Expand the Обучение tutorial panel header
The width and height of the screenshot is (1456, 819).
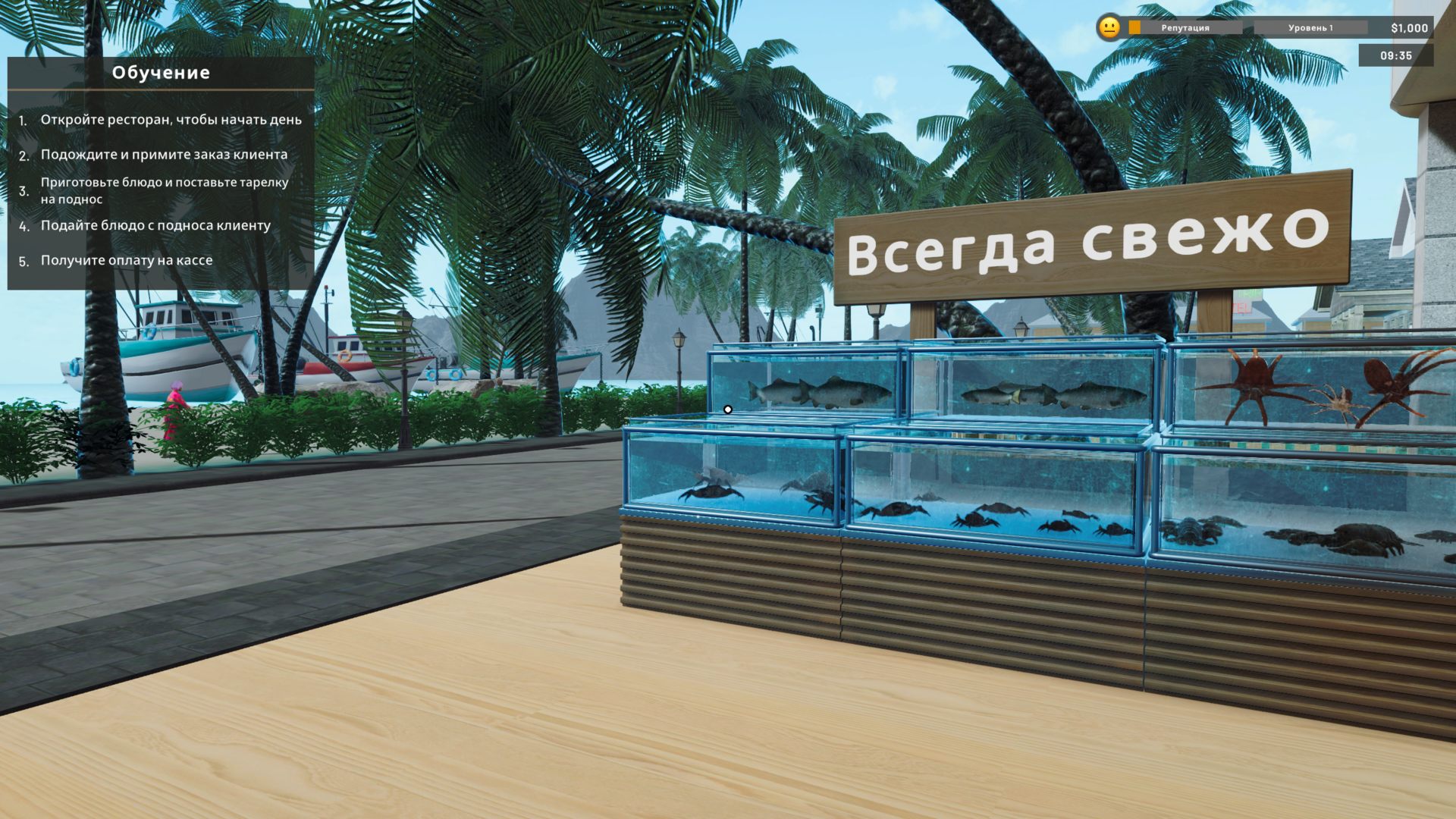161,73
